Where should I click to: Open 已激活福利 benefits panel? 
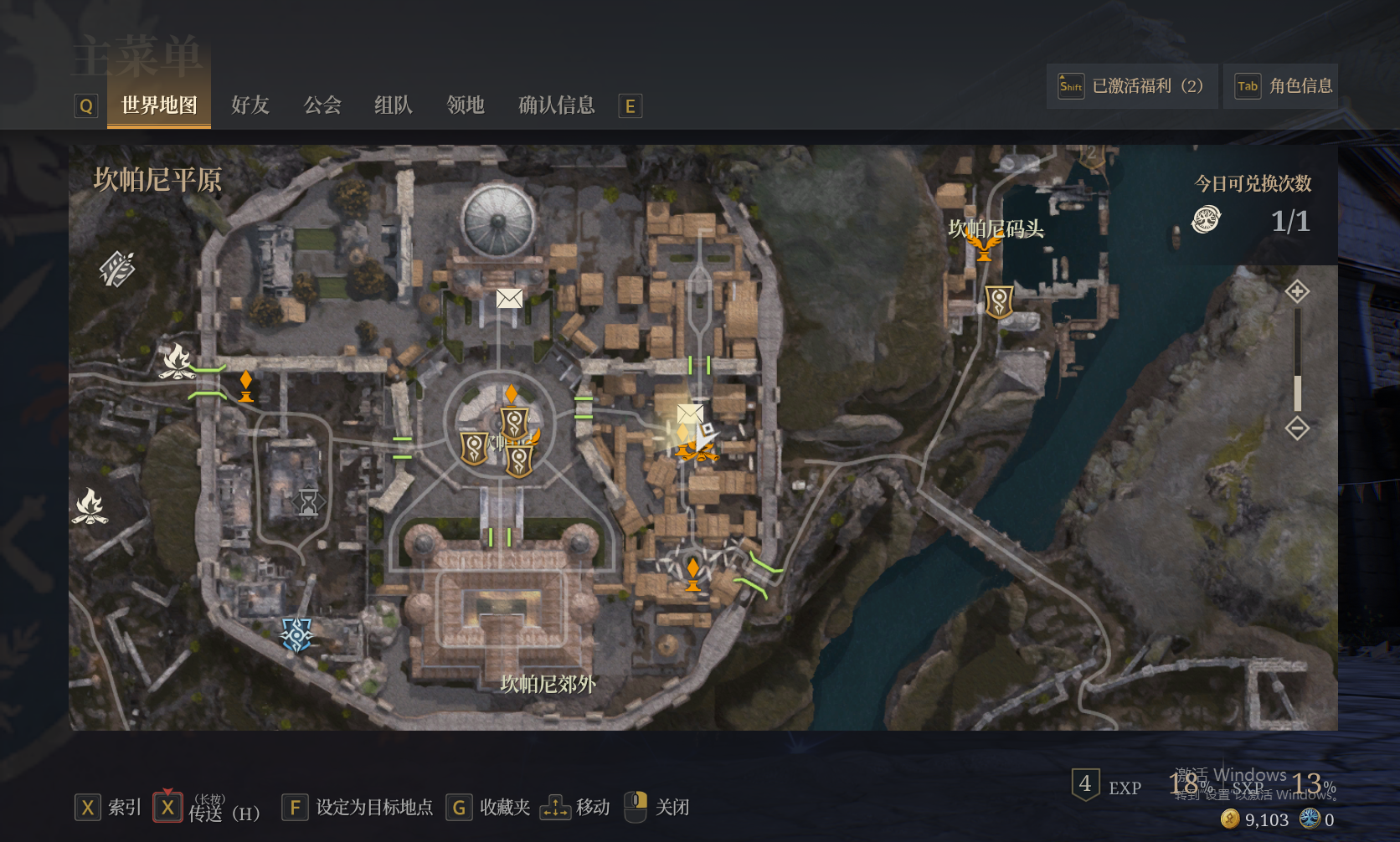click(1131, 86)
